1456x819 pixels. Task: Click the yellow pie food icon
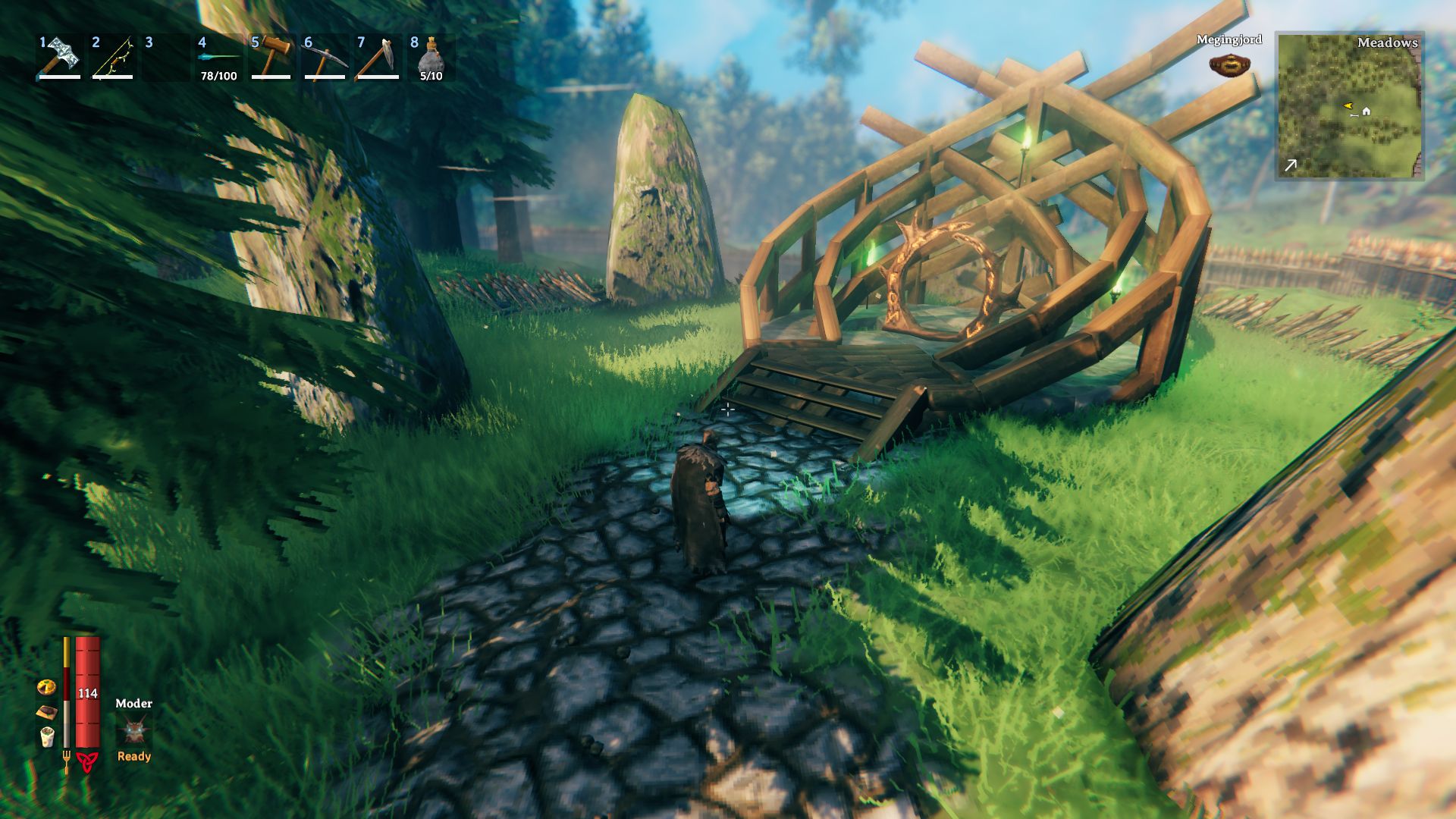pos(46,687)
